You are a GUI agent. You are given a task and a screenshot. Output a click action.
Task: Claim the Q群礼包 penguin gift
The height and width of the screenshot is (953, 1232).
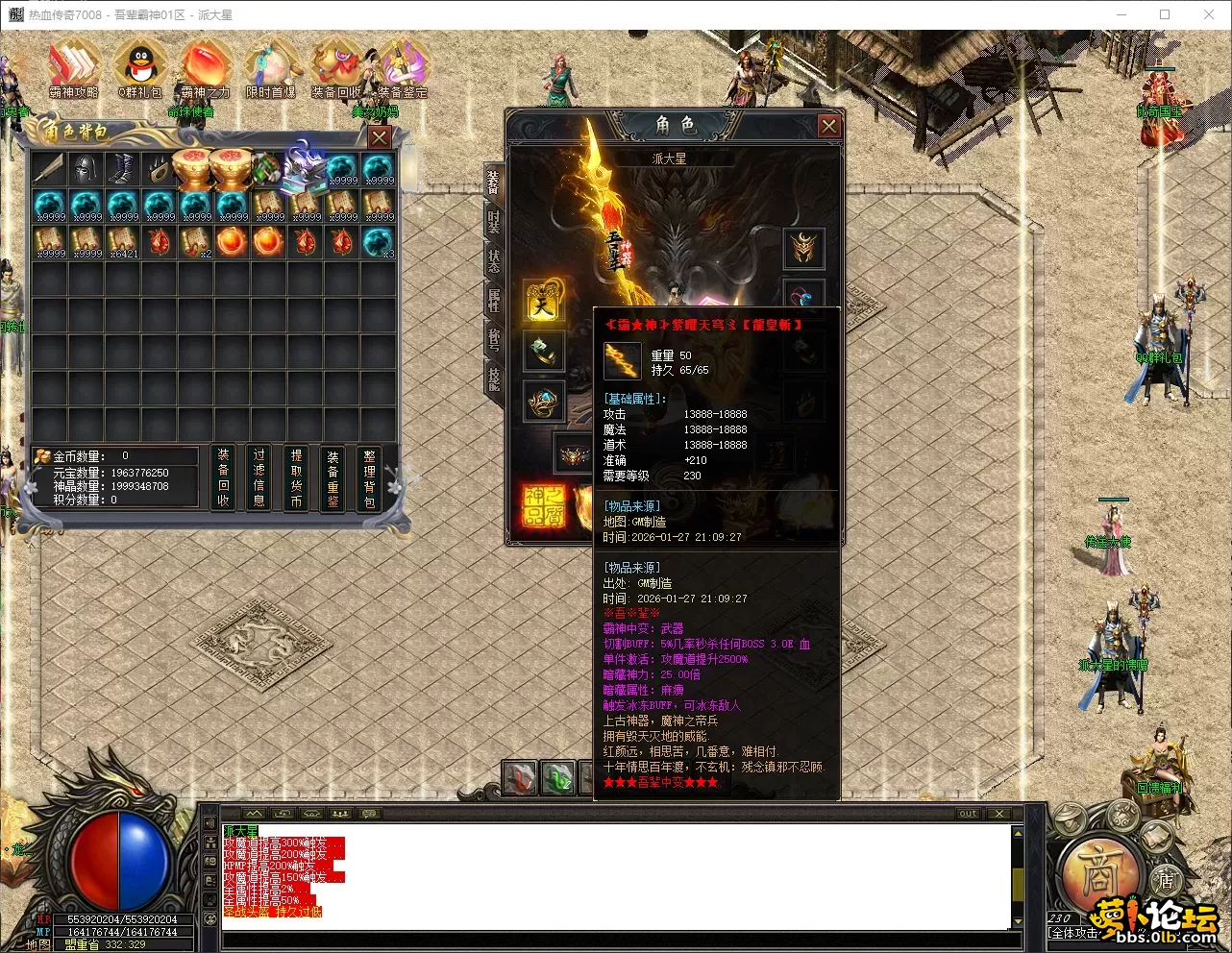point(140,69)
